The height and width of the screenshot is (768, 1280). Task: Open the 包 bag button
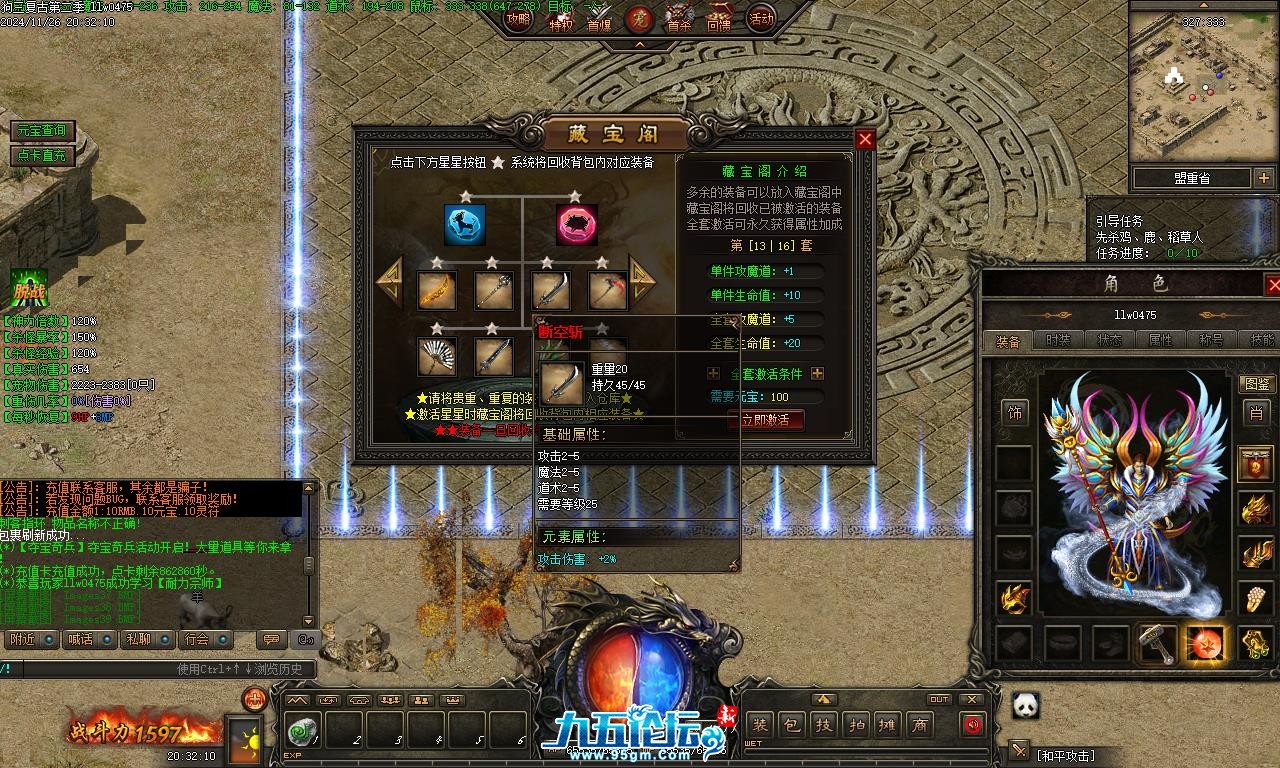(791, 725)
